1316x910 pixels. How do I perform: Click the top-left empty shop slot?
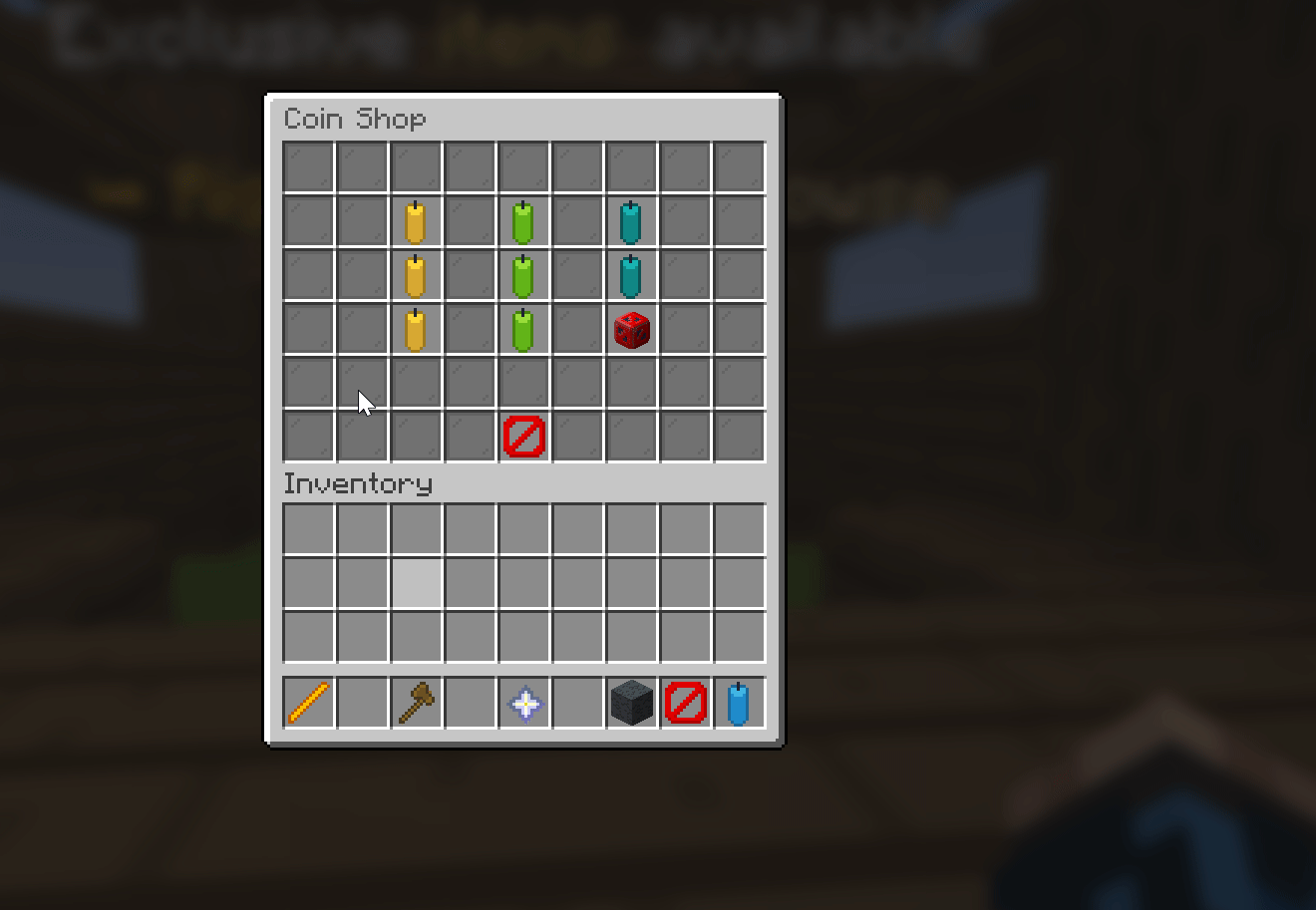tap(307, 164)
